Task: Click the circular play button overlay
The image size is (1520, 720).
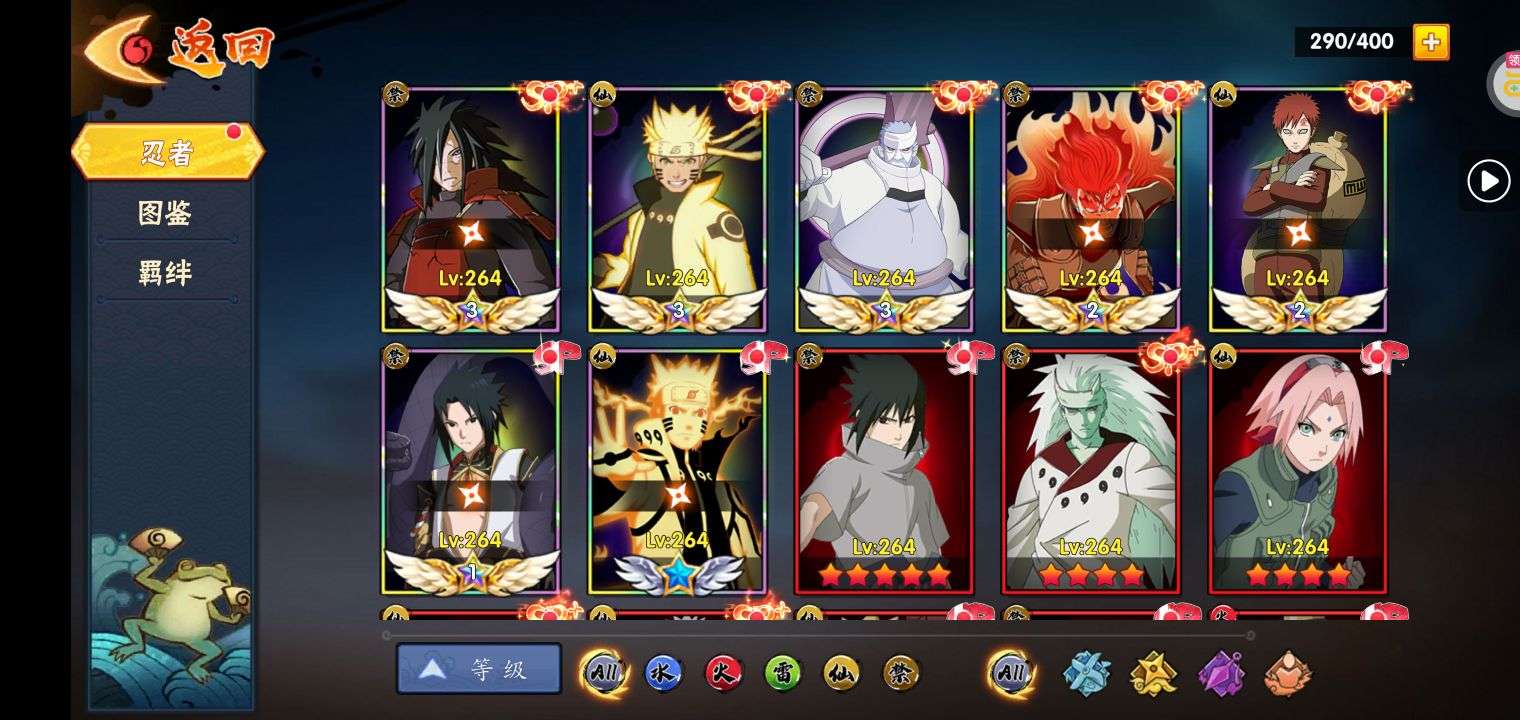Action: click(x=1488, y=182)
